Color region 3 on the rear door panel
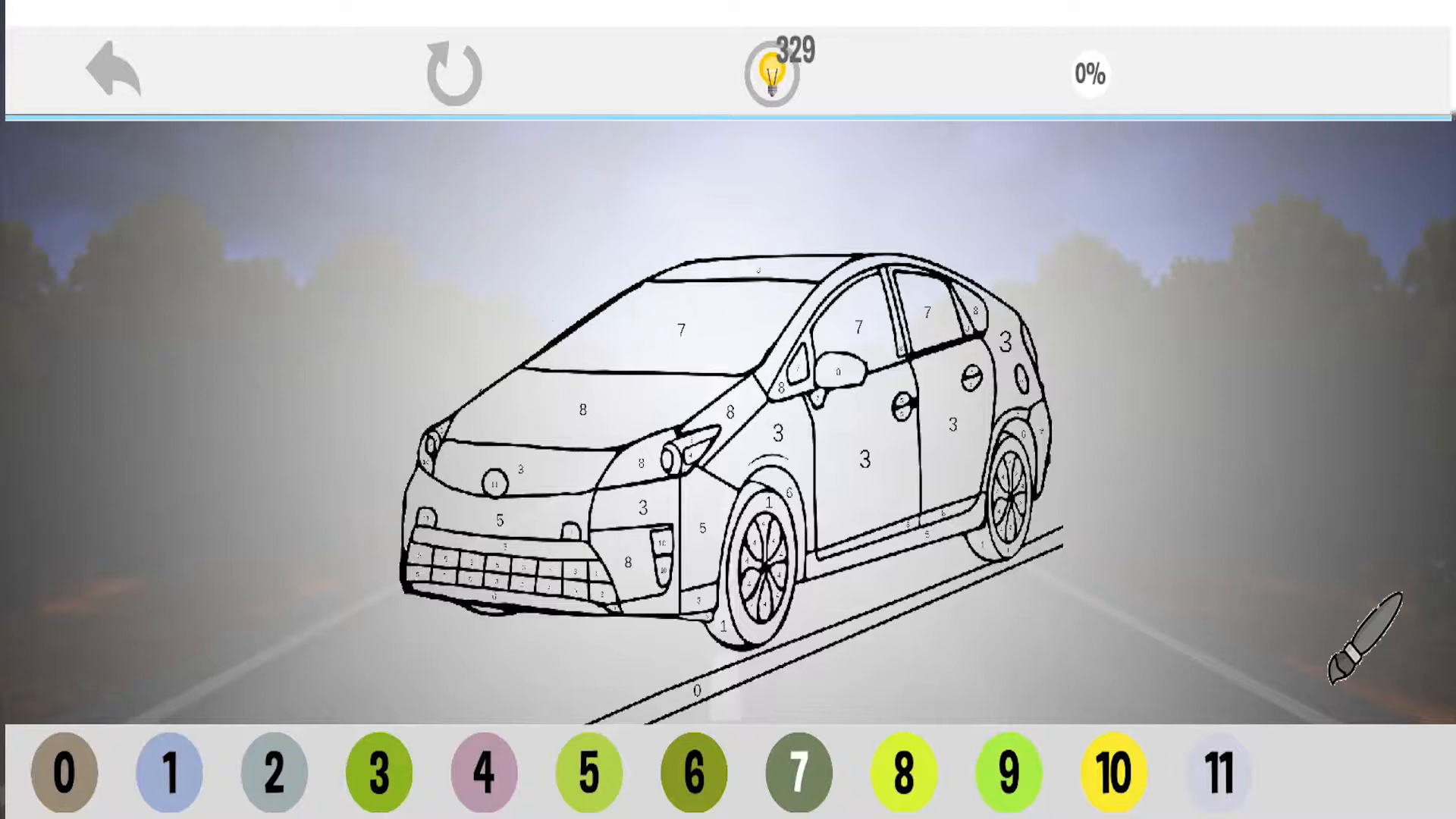Screen dimensions: 1456x819 (952, 425)
